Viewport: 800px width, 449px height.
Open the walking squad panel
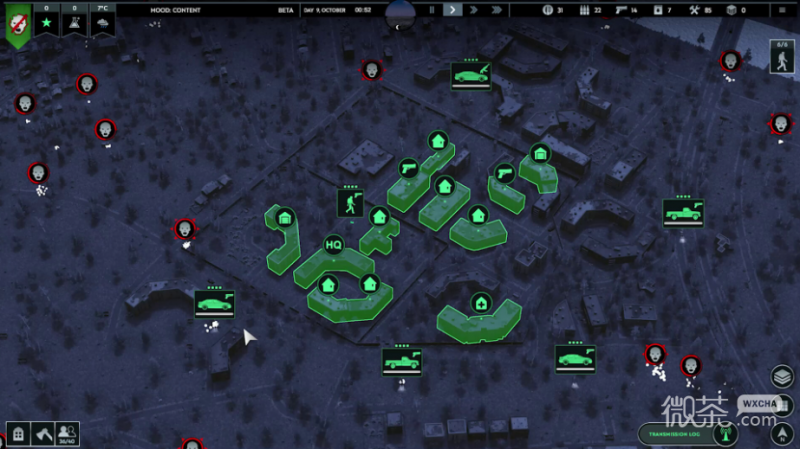tap(781, 56)
